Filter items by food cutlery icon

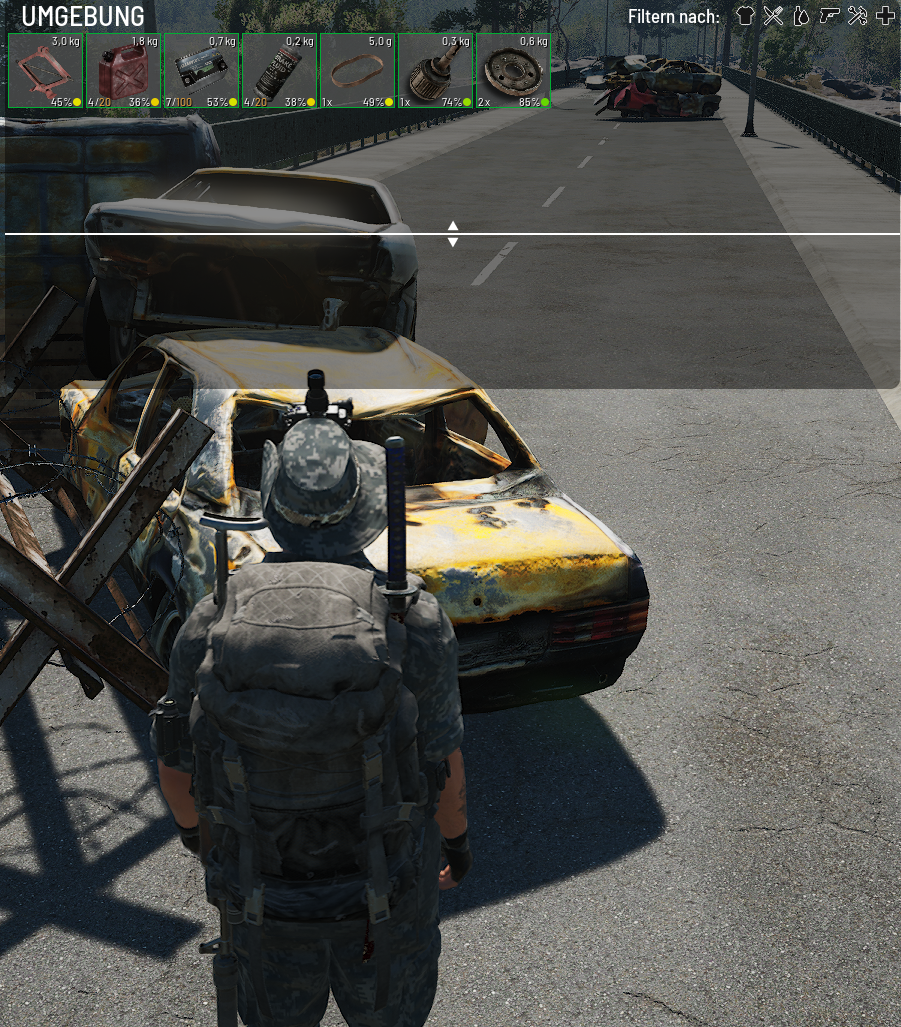click(x=773, y=16)
